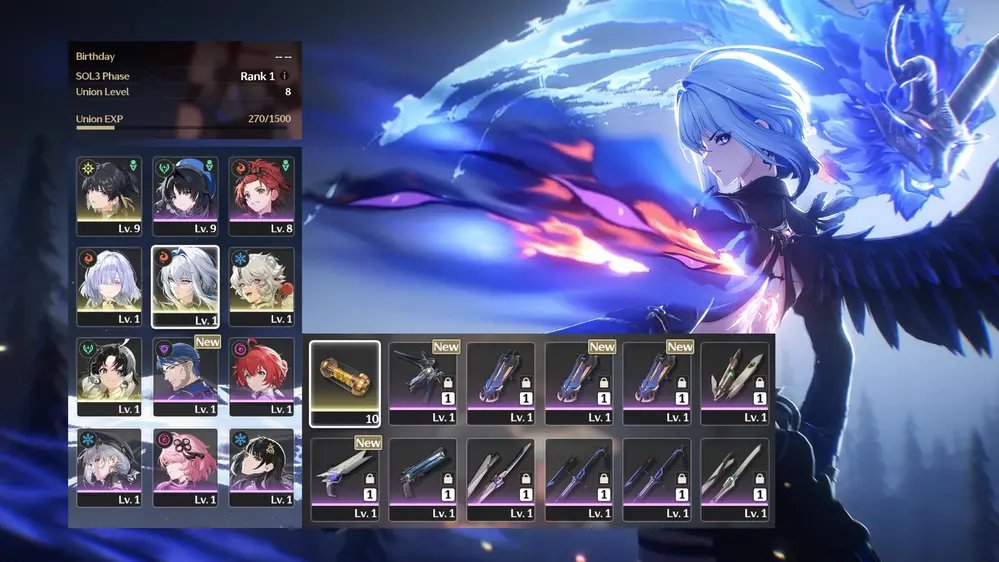Pick the silver twin-blade weapon in the top row
The image size is (999, 562).
735,384
